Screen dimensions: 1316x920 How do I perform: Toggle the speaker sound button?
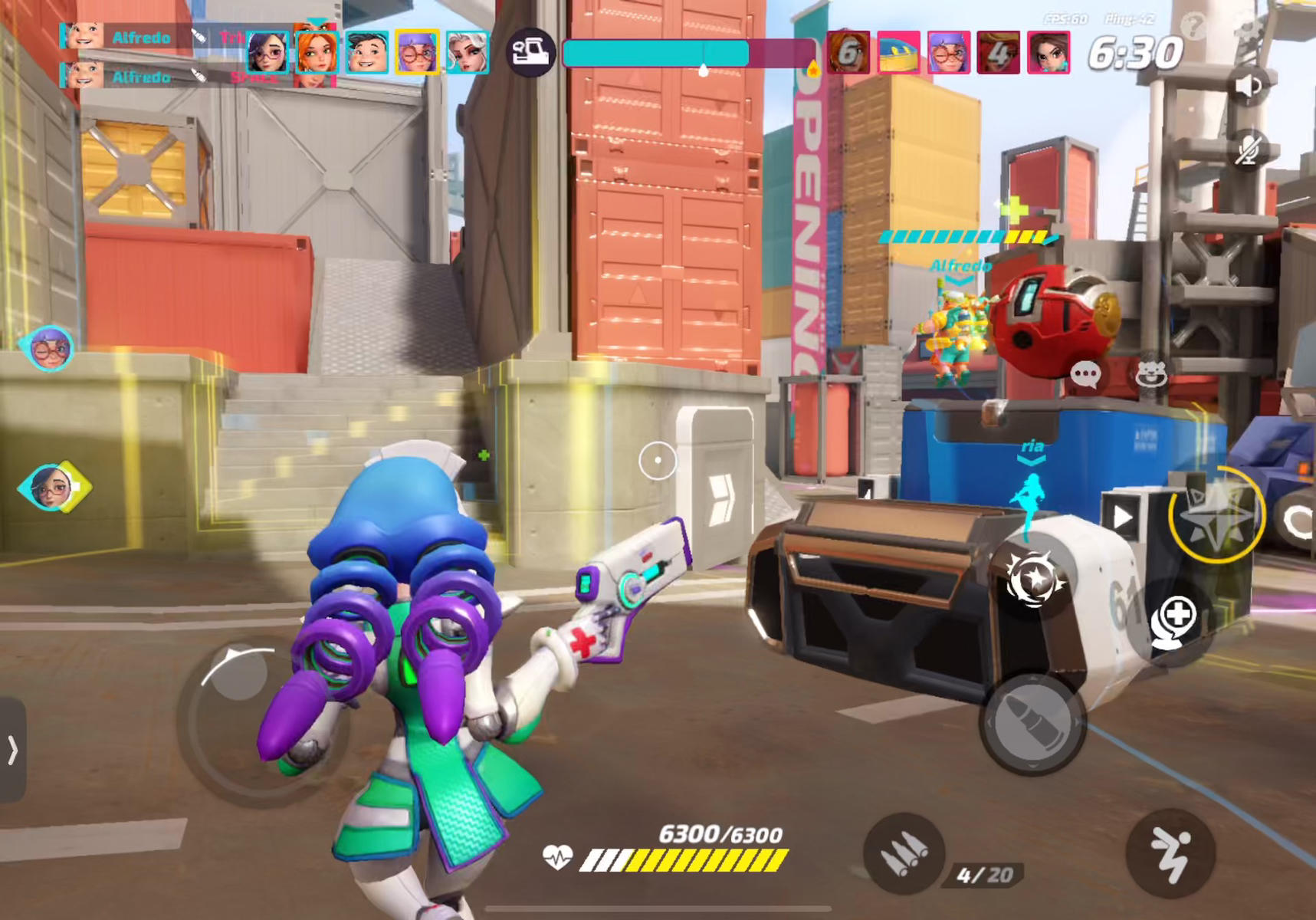coord(1248,86)
